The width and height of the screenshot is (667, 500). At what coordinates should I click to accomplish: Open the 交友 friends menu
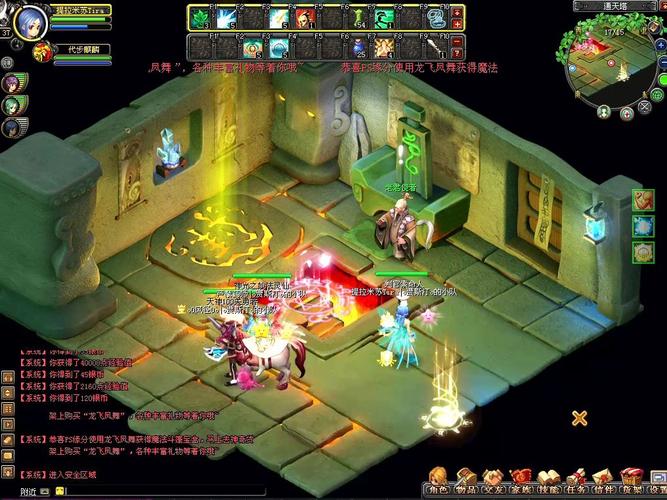coord(493,479)
